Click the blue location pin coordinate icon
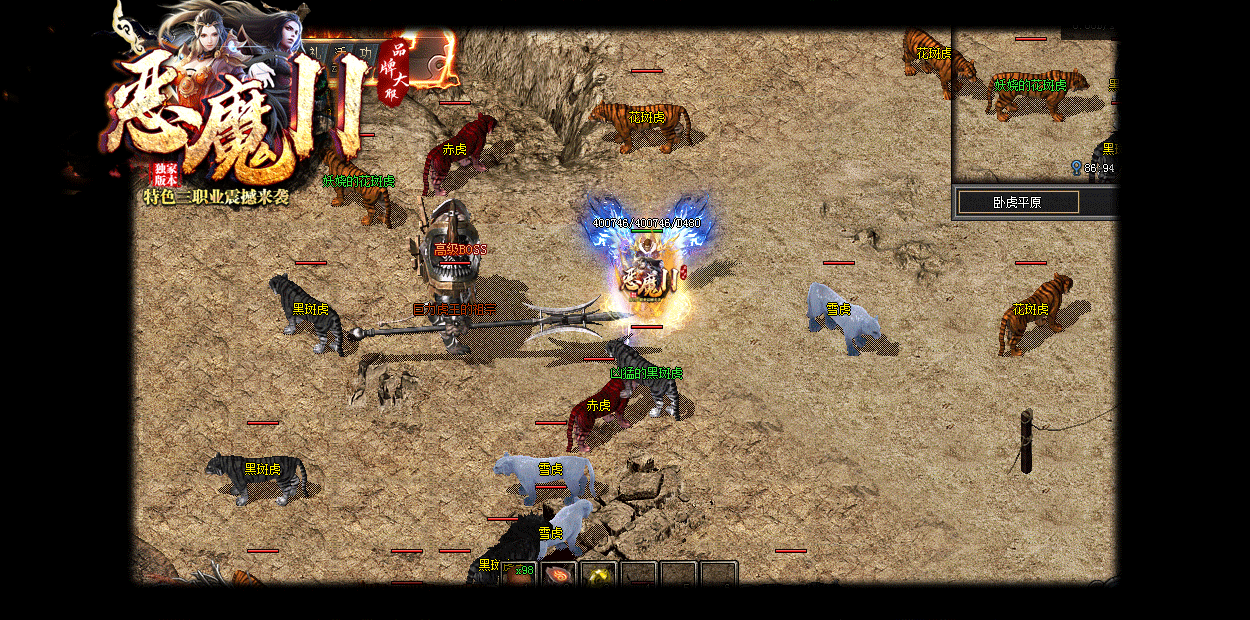The width and height of the screenshot is (1250, 620). [x=1076, y=167]
